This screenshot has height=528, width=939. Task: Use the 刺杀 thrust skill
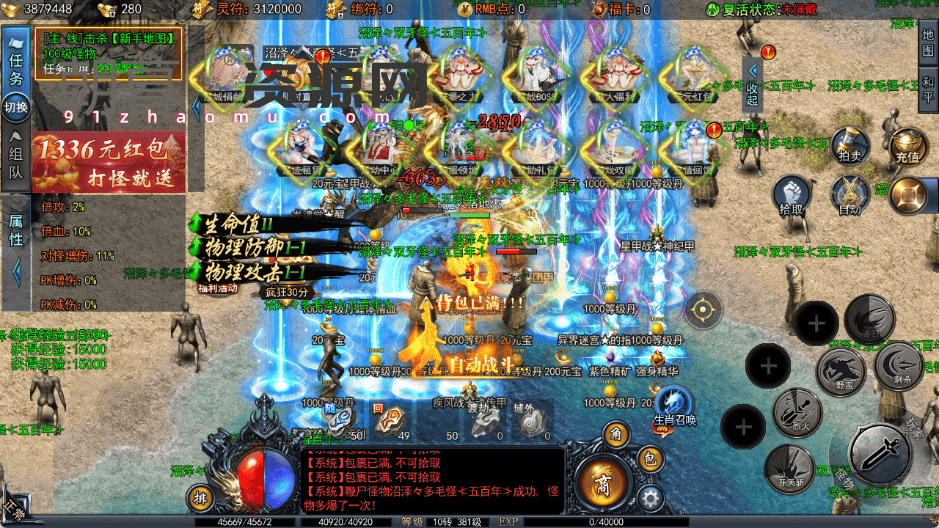pos(898,364)
